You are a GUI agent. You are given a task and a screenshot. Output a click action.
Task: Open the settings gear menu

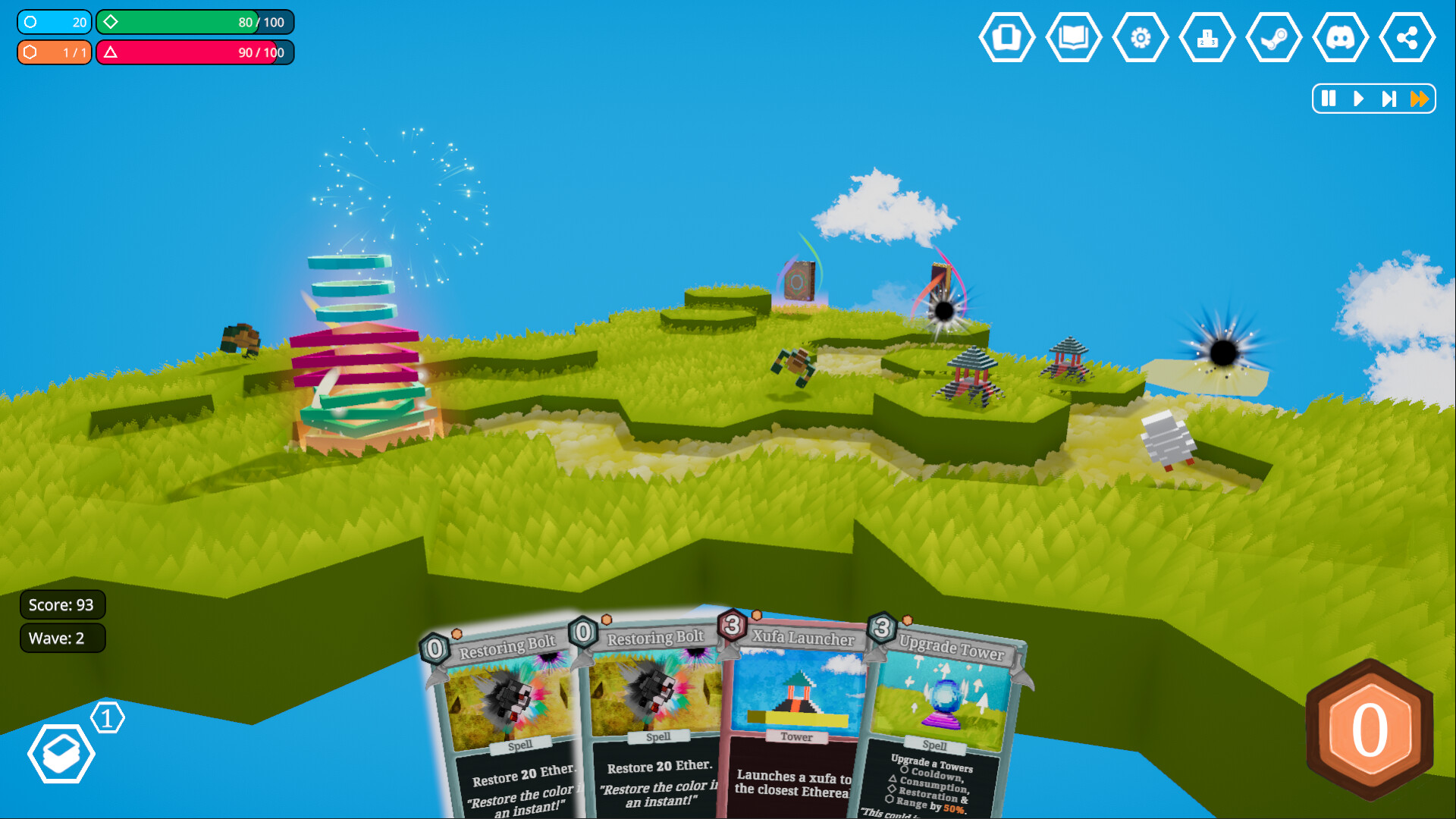[1141, 36]
